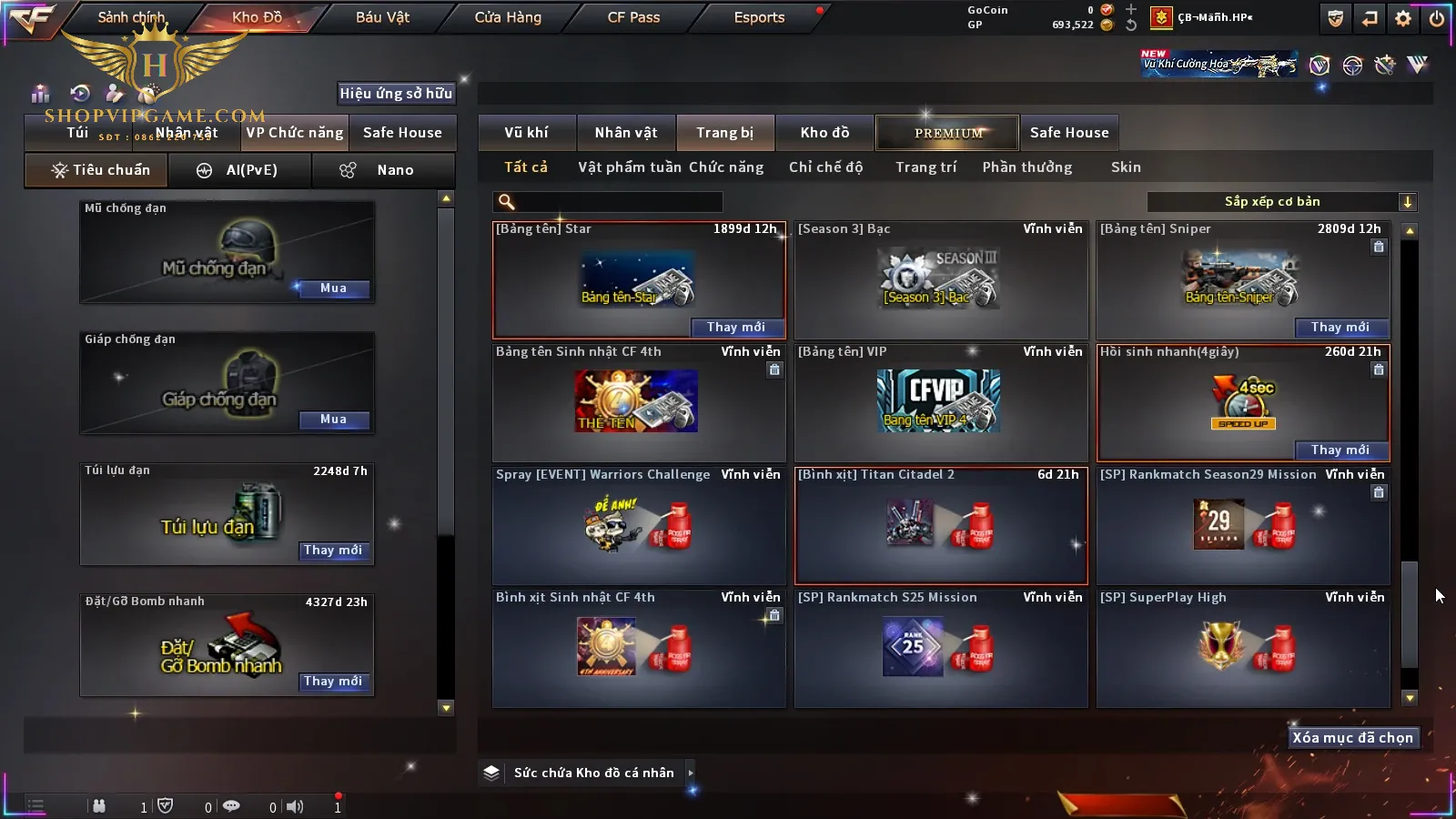Renew the Hồi sinh nhanh item
1456x819 pixels.
tap(1340, 450)
